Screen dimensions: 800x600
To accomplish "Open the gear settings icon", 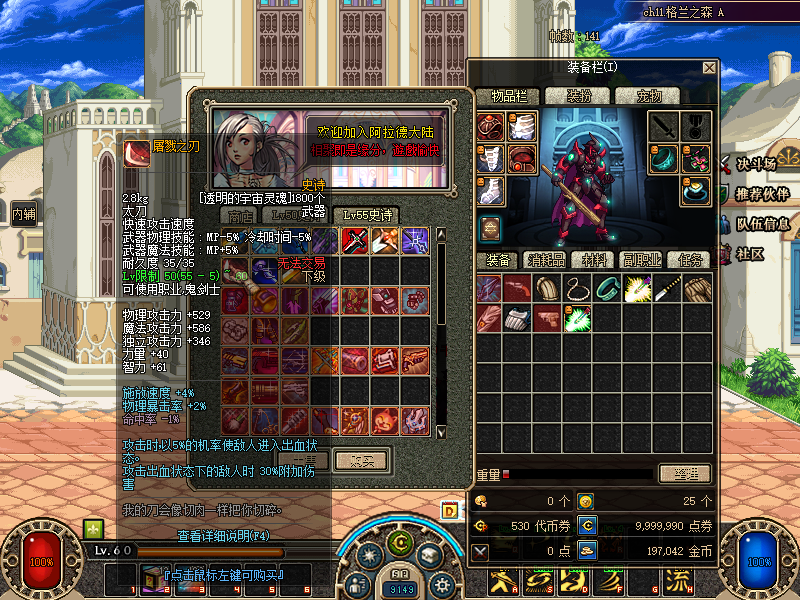I will click(441, 584).
